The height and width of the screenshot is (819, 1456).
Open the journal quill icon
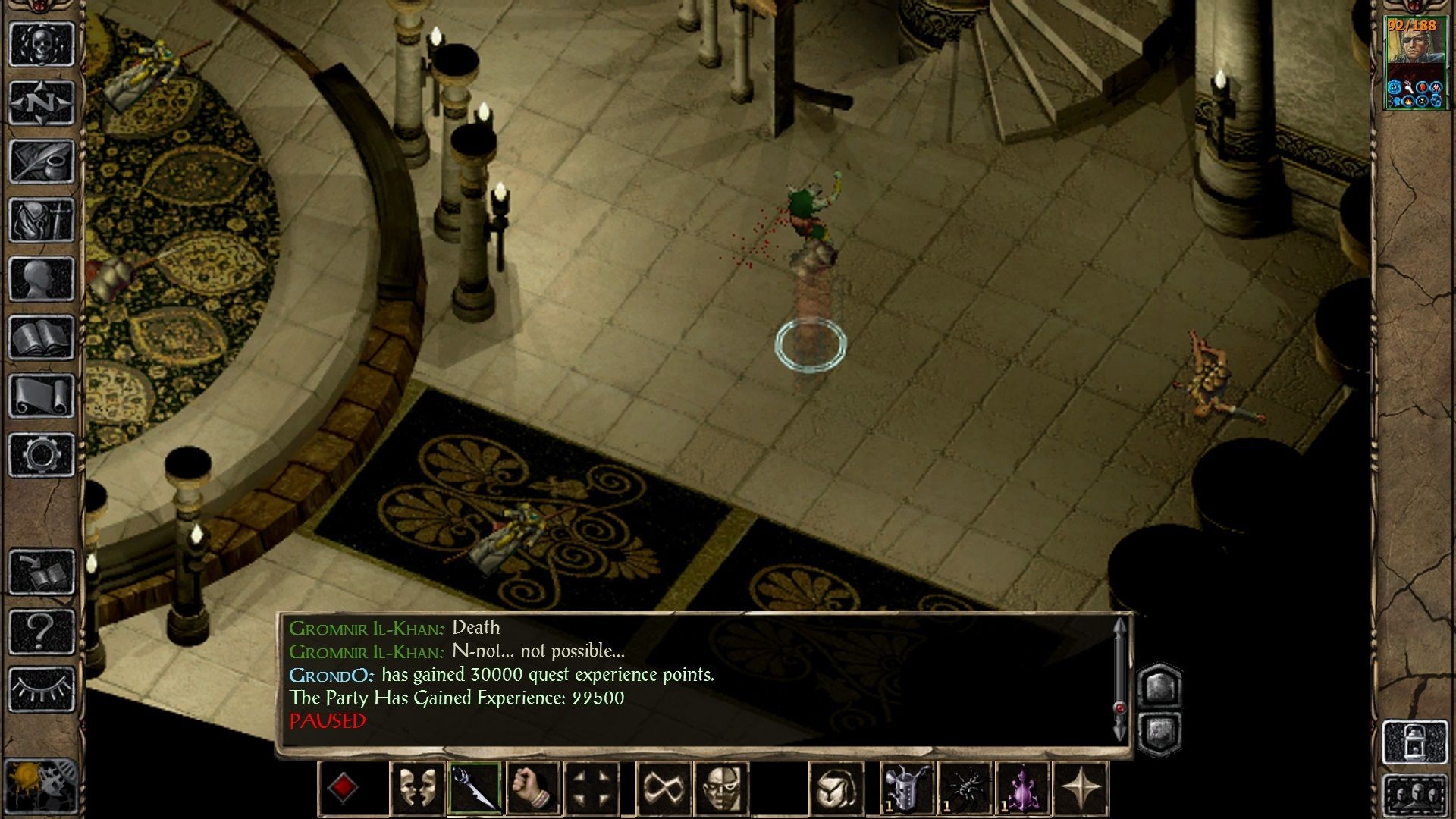42,161
